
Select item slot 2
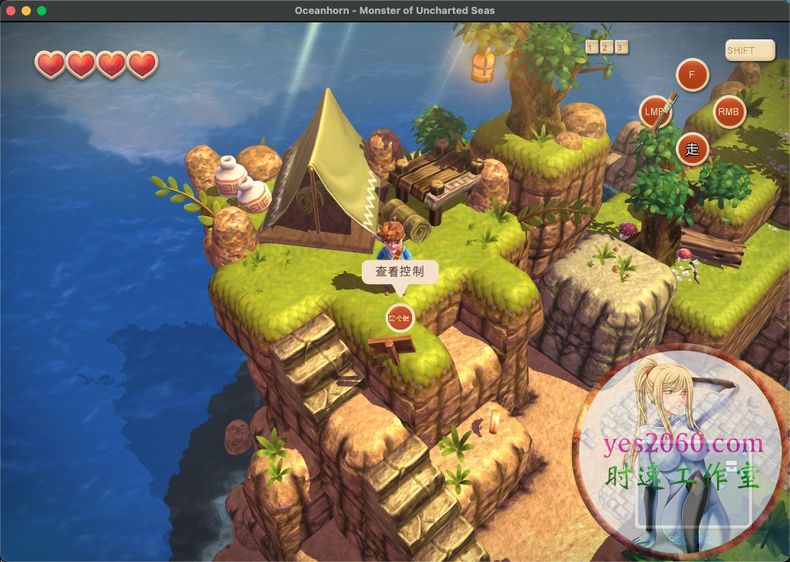point(606,47)
